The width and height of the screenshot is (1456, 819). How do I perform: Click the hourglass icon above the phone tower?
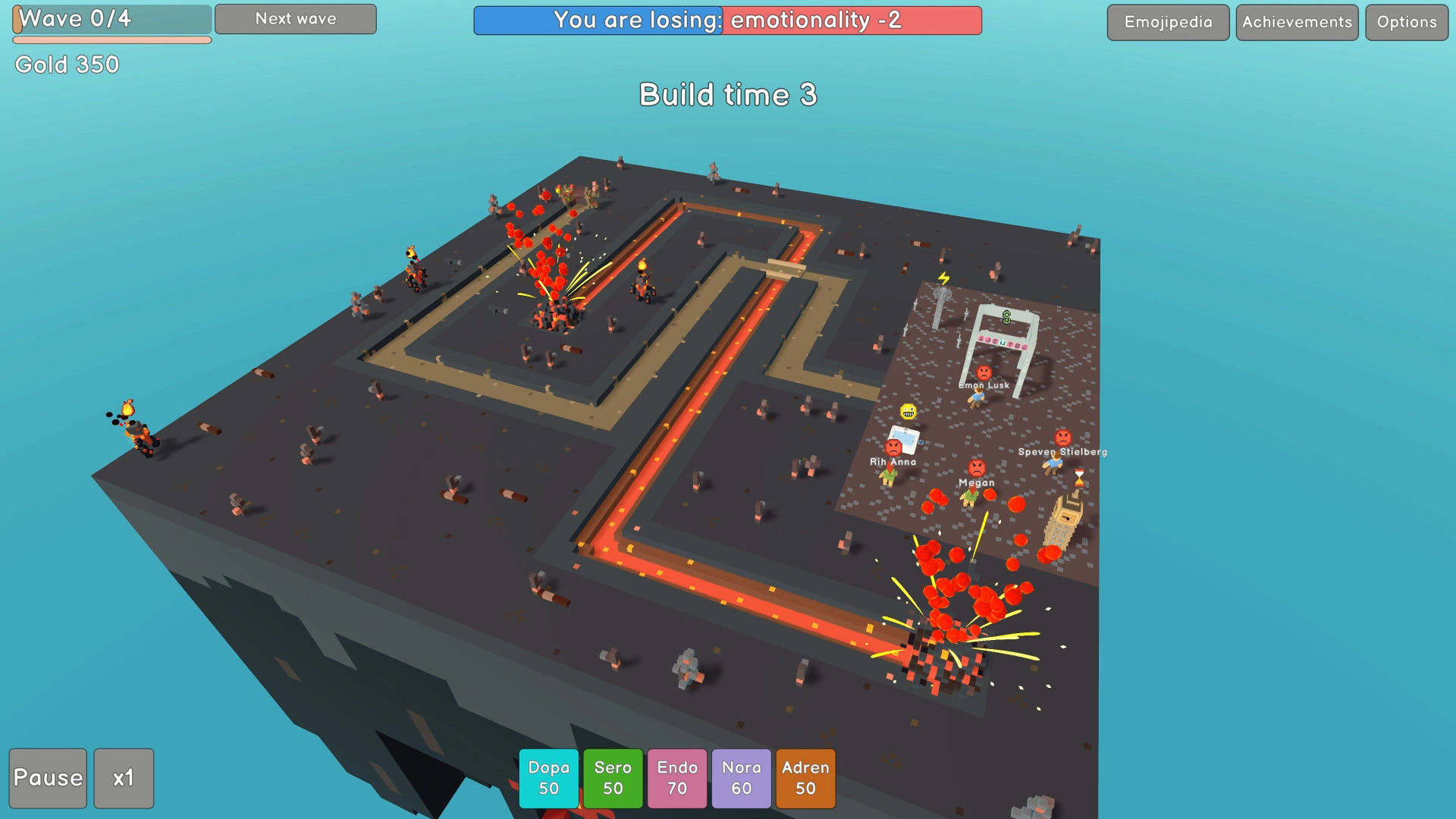coord(1079,478)
